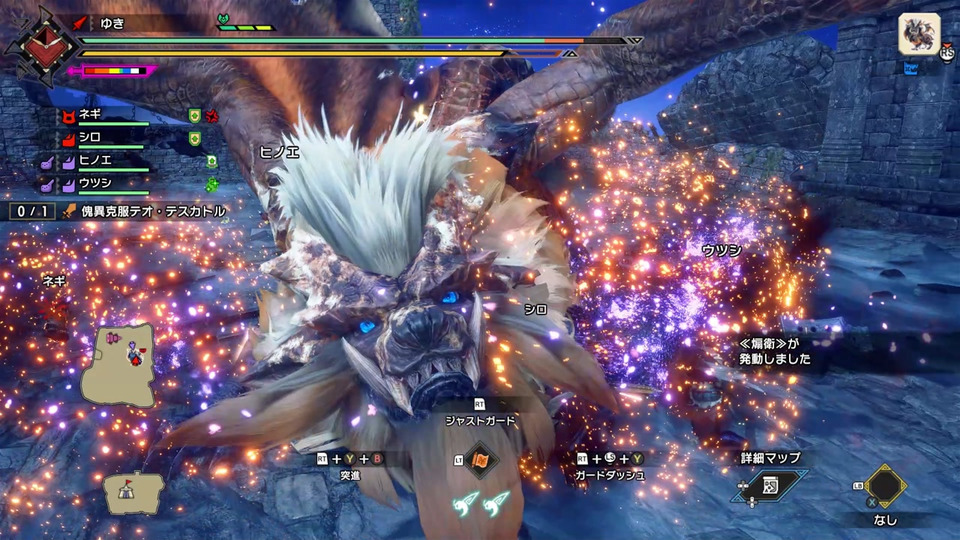Viewport: 960px width, 540px height.
Task: Open the minimap
Action: 117,363
